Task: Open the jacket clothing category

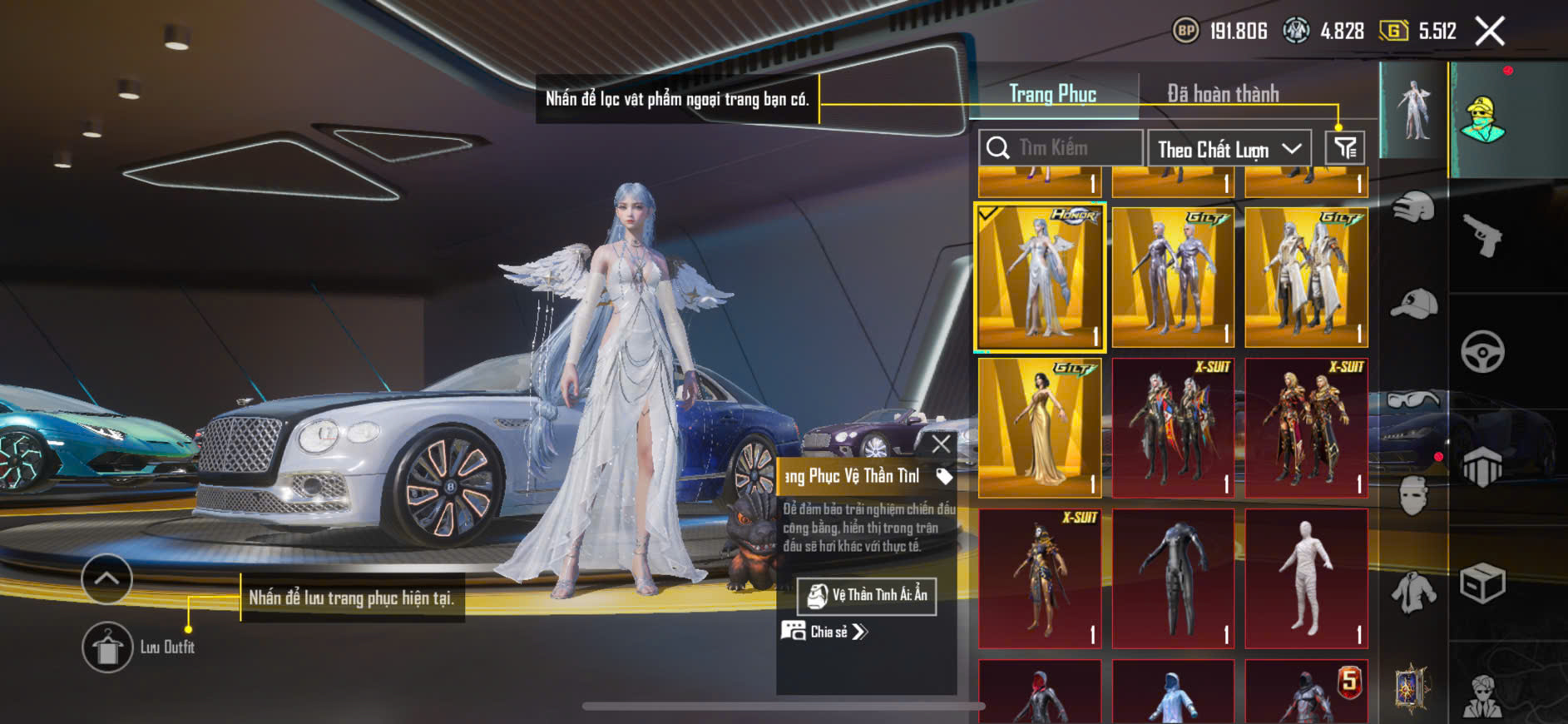Action: pyautogui.click(x=1413, y=592)
